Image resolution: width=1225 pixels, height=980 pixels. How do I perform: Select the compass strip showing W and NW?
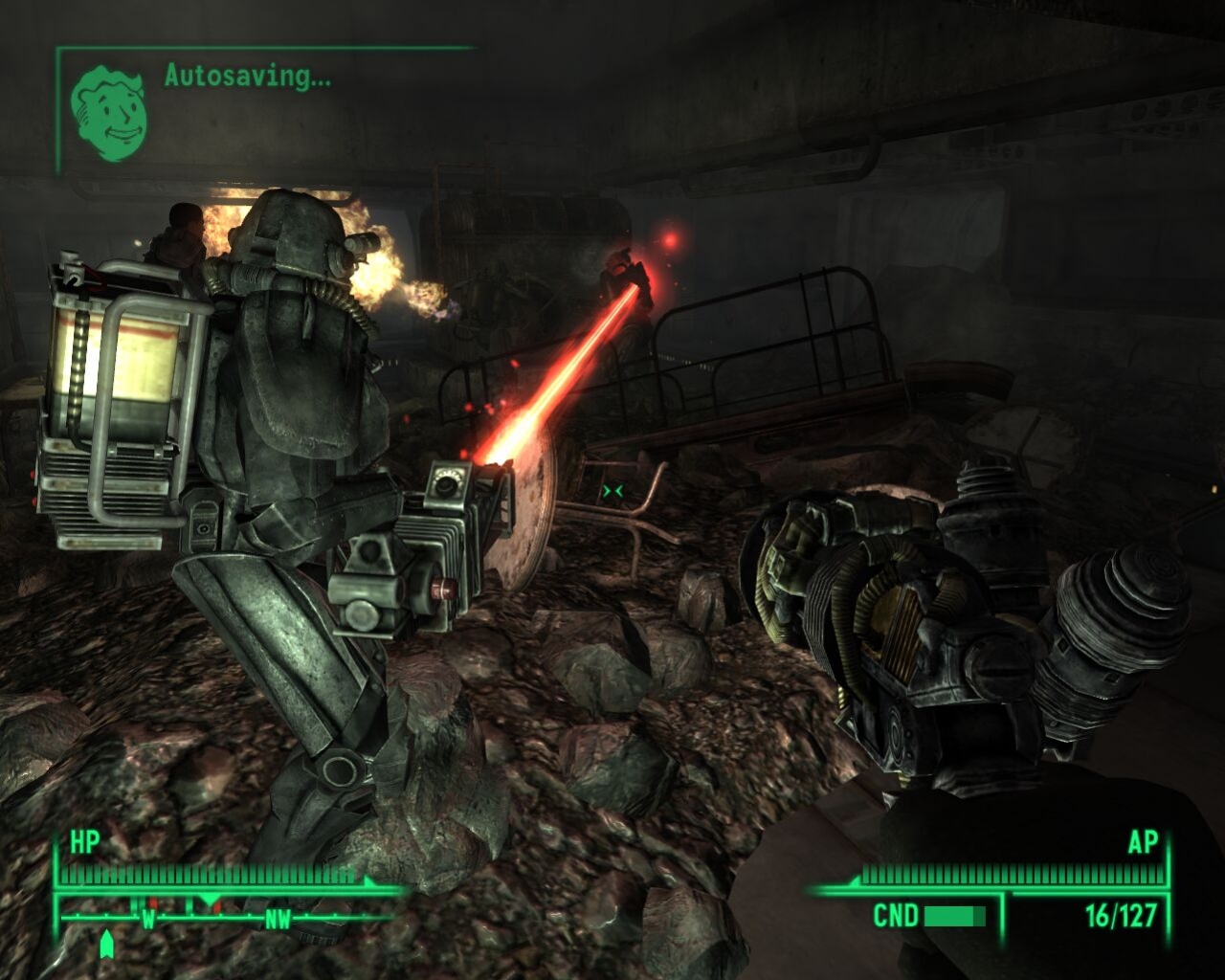coord(218,920)
